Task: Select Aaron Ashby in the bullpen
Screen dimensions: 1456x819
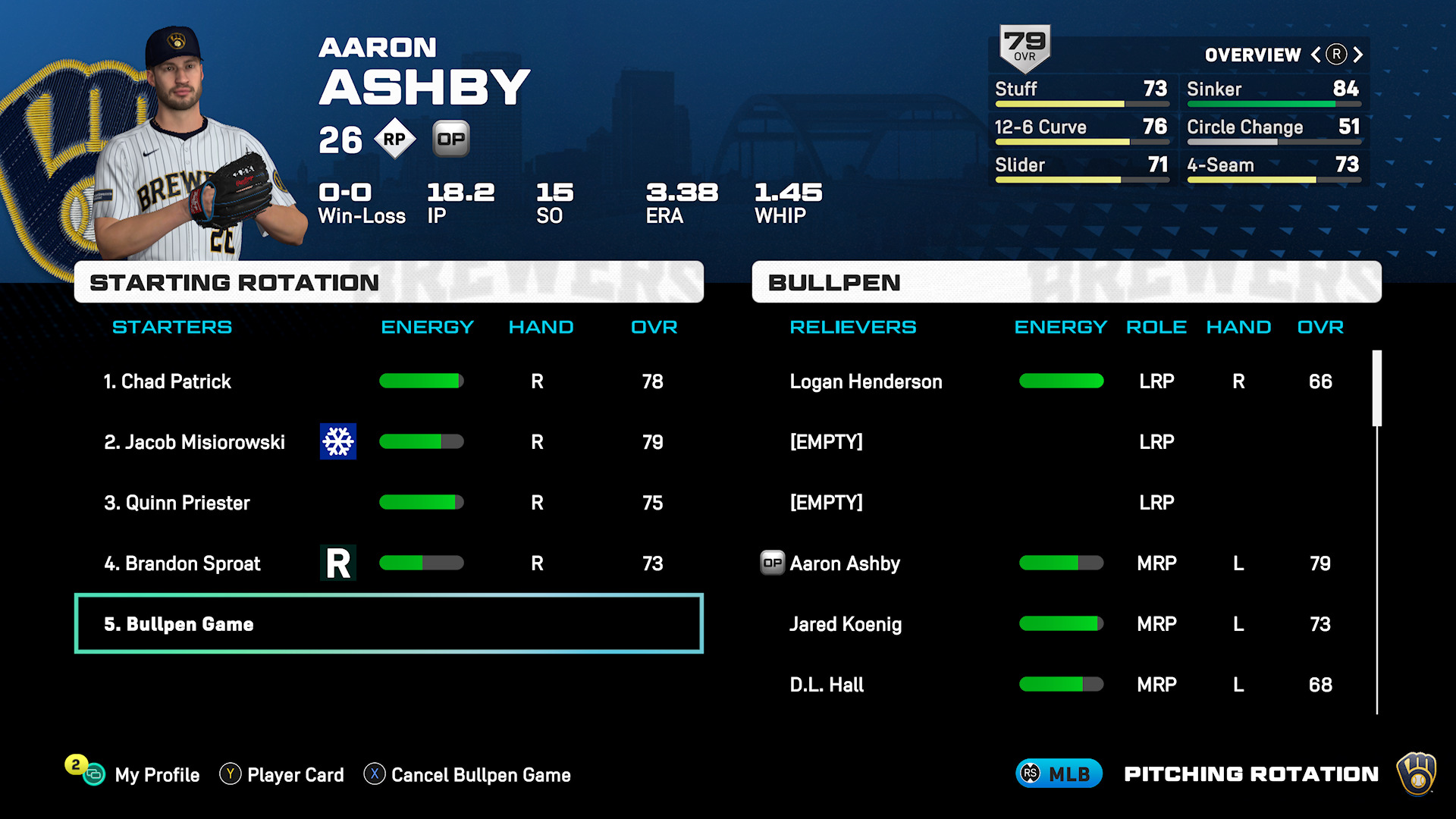Action: tap(845, 563)
